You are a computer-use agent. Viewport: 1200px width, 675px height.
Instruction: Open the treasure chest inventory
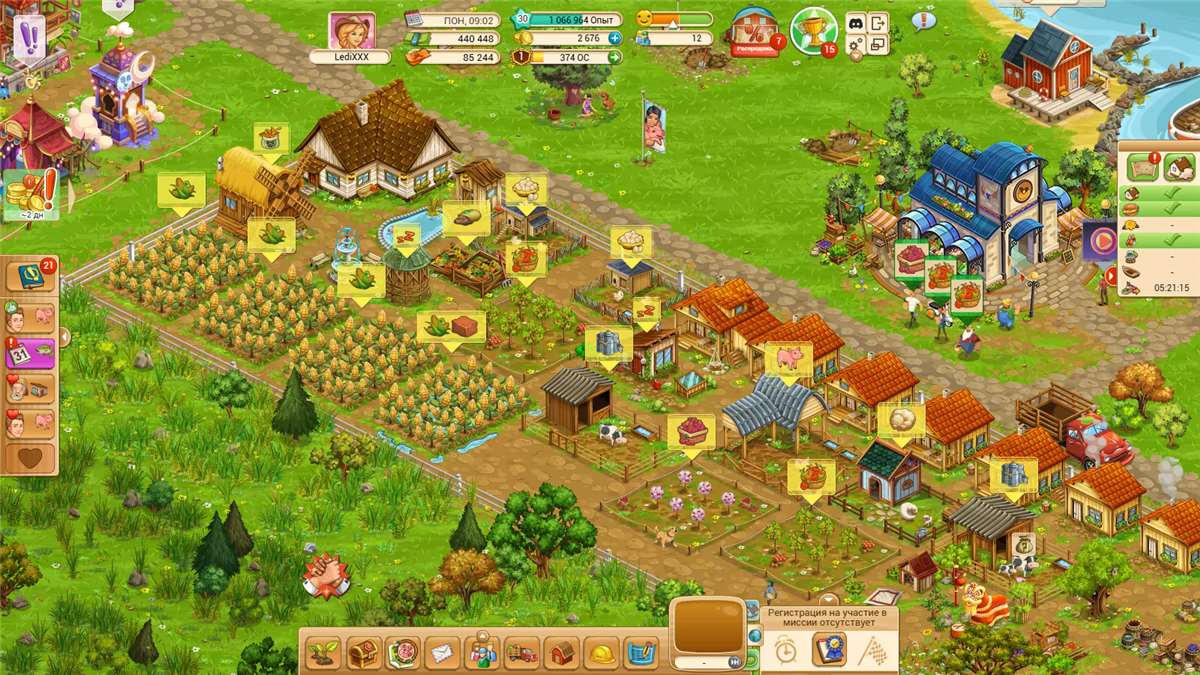click(363, 654)
